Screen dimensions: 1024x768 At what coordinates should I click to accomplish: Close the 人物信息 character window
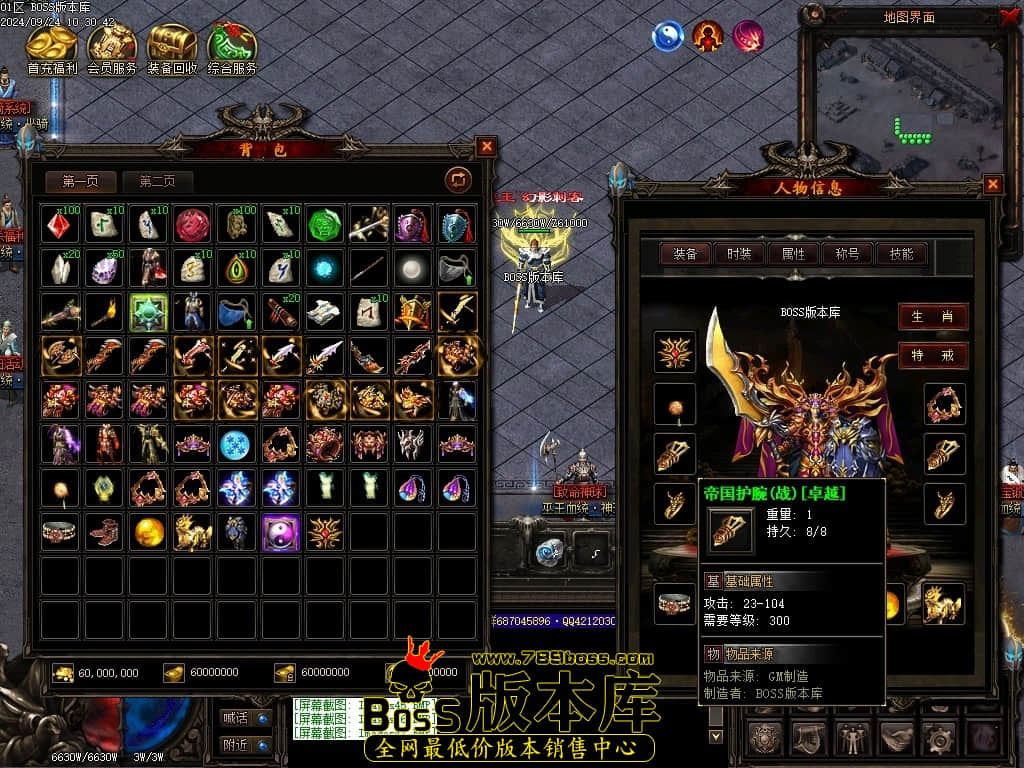(x=992, y=184)
